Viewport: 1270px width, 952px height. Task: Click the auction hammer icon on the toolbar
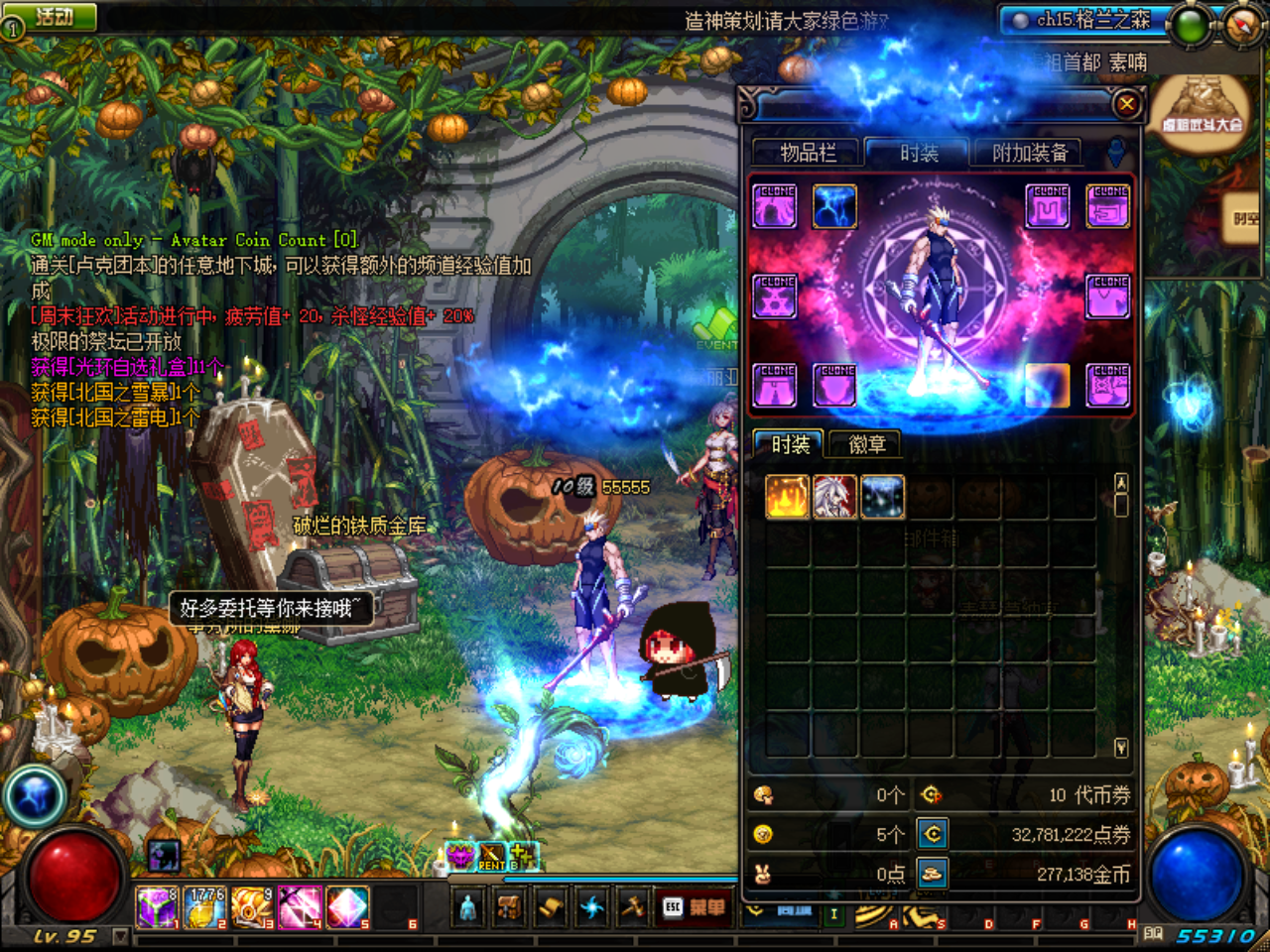pyautogui.click(x=634, y=906)
